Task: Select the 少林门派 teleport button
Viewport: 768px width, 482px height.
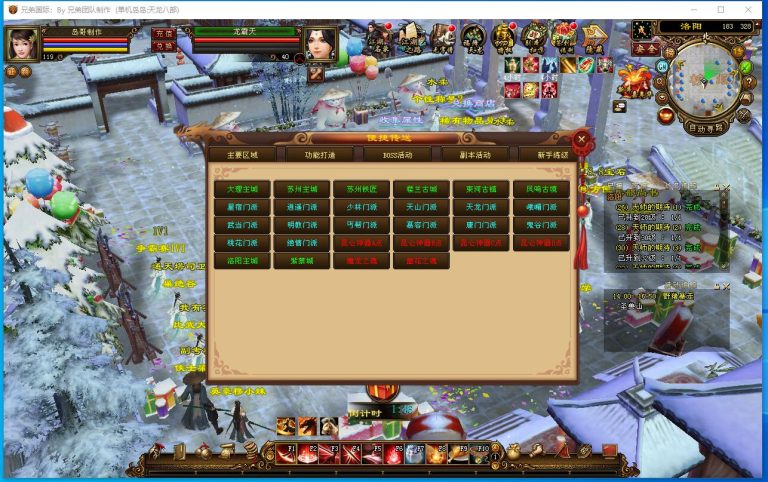Action: 361,206
